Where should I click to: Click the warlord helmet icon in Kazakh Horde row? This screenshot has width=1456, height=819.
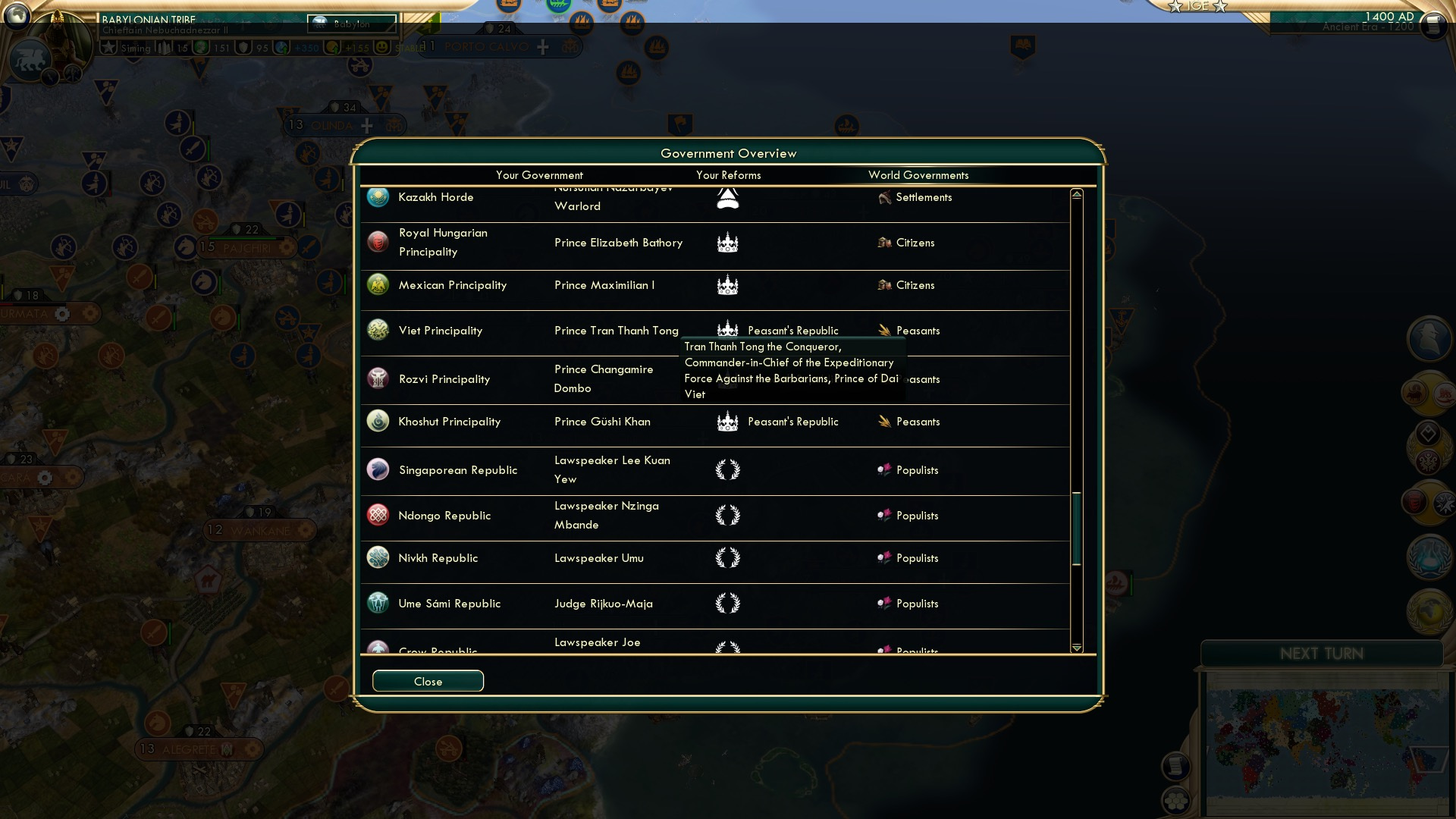pos(727,197)
